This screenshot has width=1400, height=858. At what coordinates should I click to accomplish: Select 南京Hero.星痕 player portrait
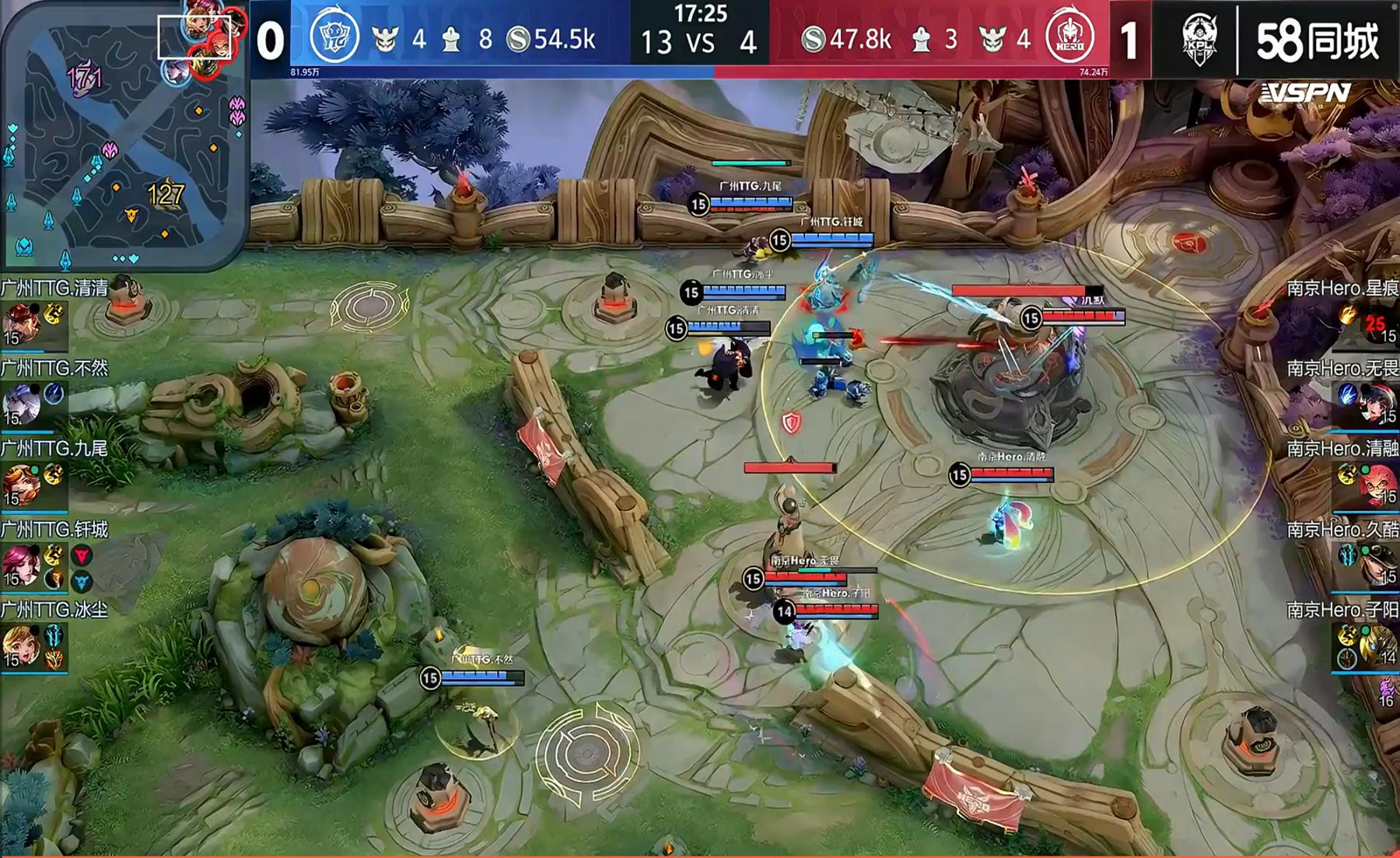pyautogui.click(x=1378, y=324)
